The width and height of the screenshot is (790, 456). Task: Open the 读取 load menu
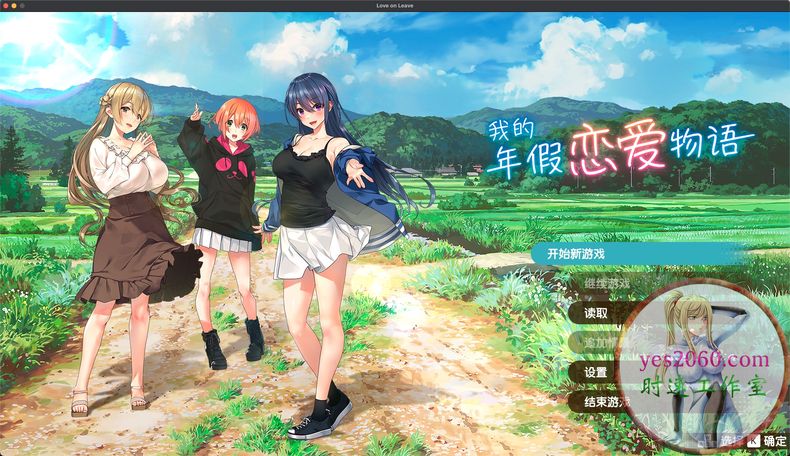click(596, 312)
